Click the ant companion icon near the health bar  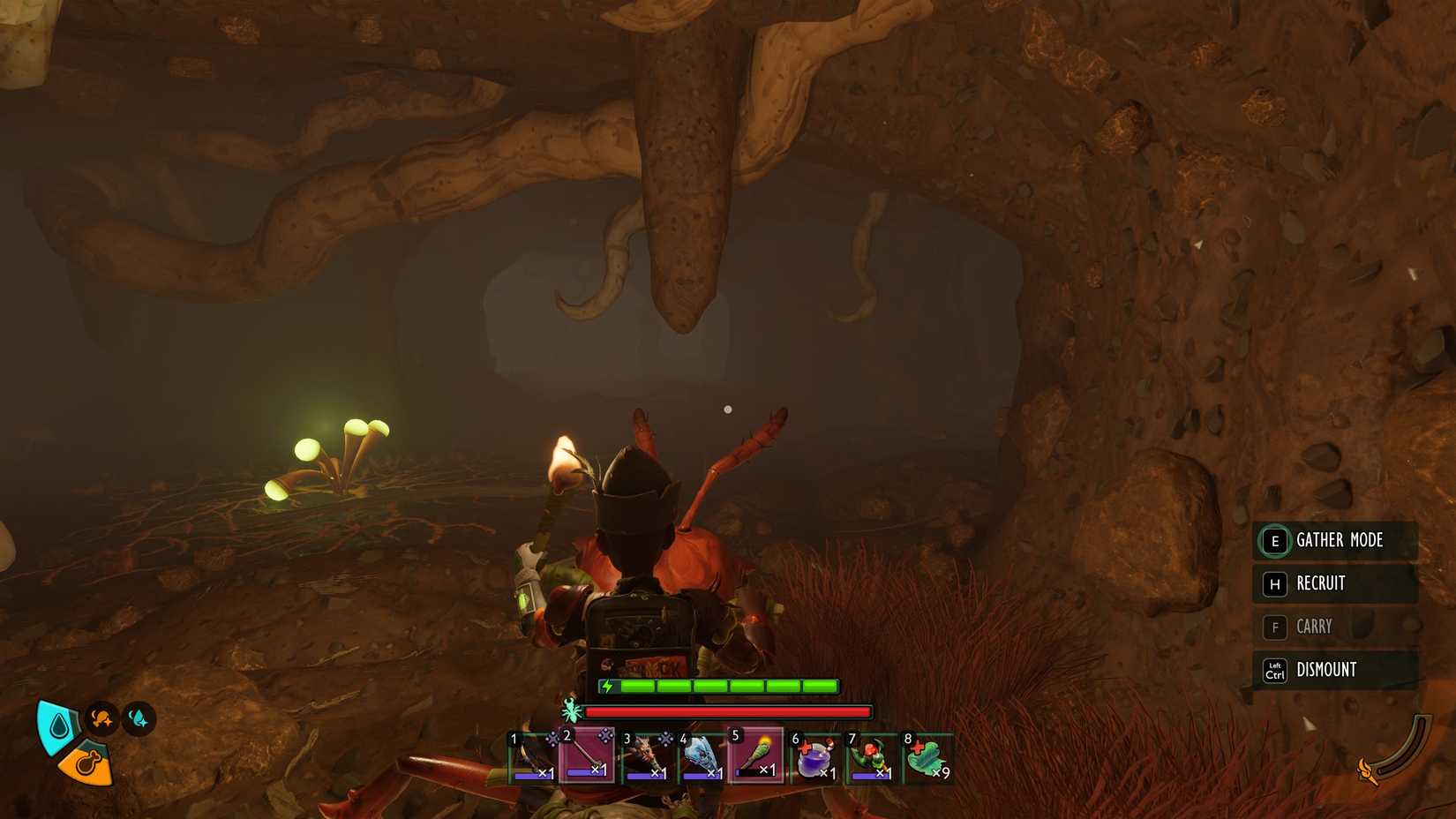tap(571, 710)
